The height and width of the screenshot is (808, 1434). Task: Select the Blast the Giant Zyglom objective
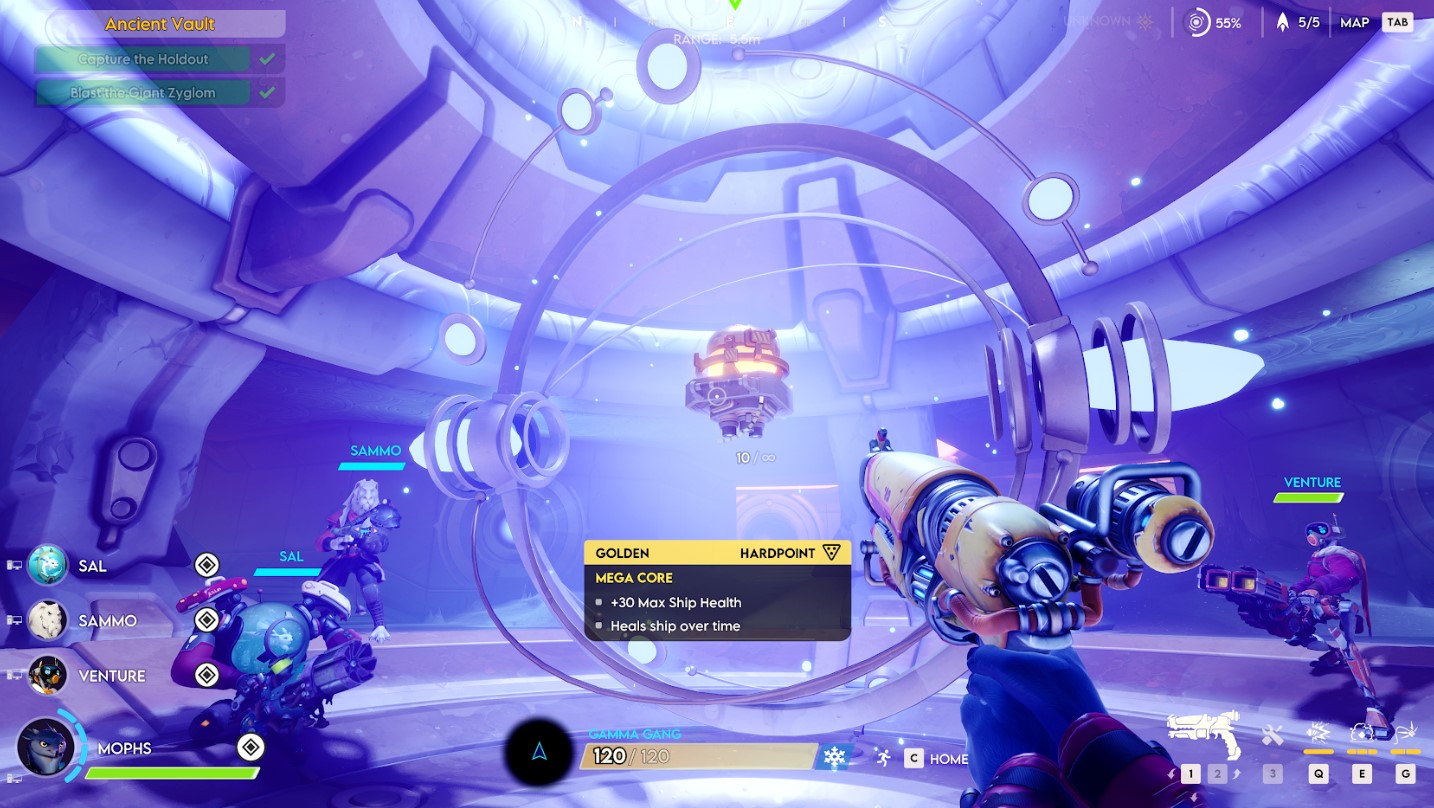tap(143, 93)
